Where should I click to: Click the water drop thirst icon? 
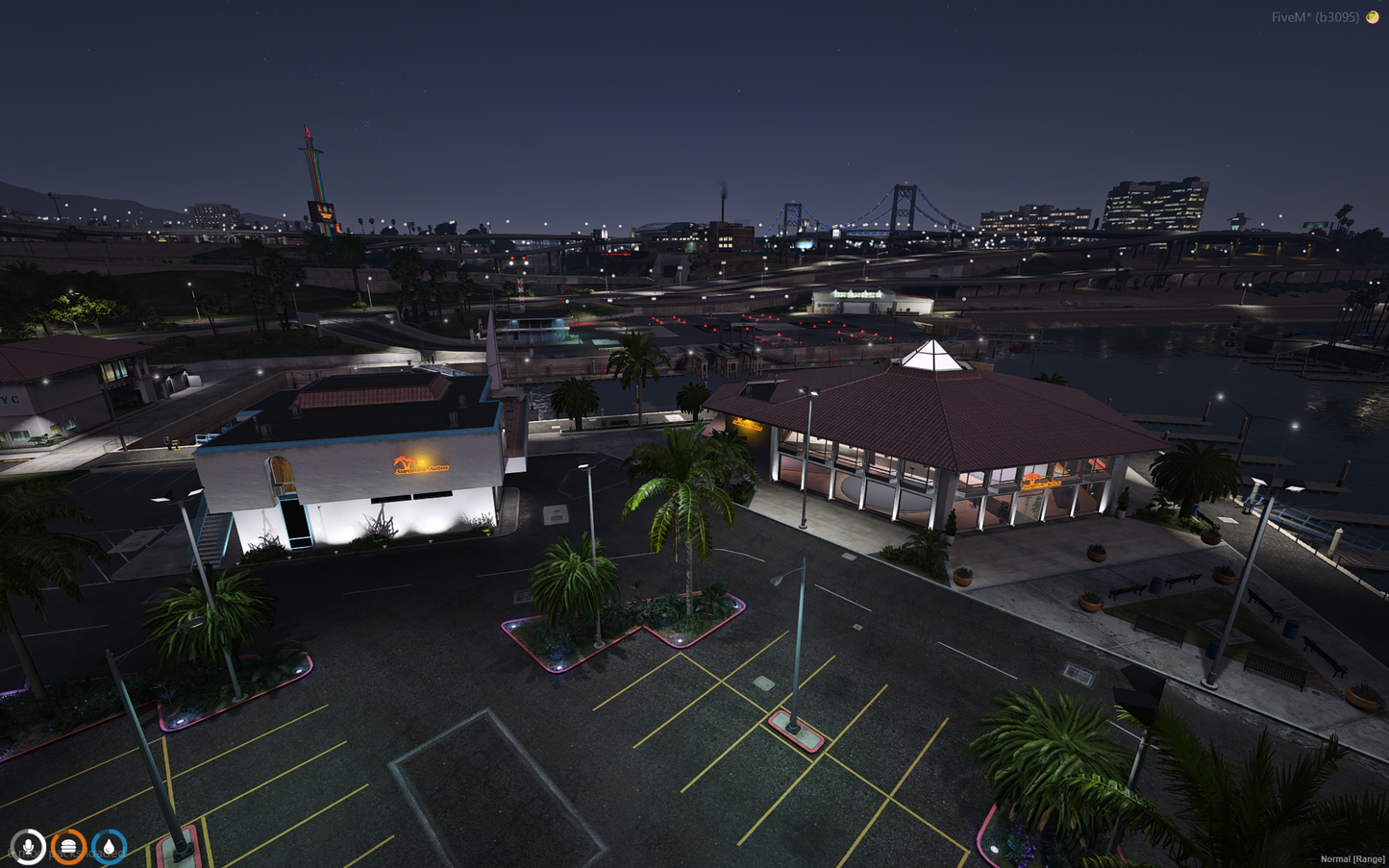(x=109, y=847)
